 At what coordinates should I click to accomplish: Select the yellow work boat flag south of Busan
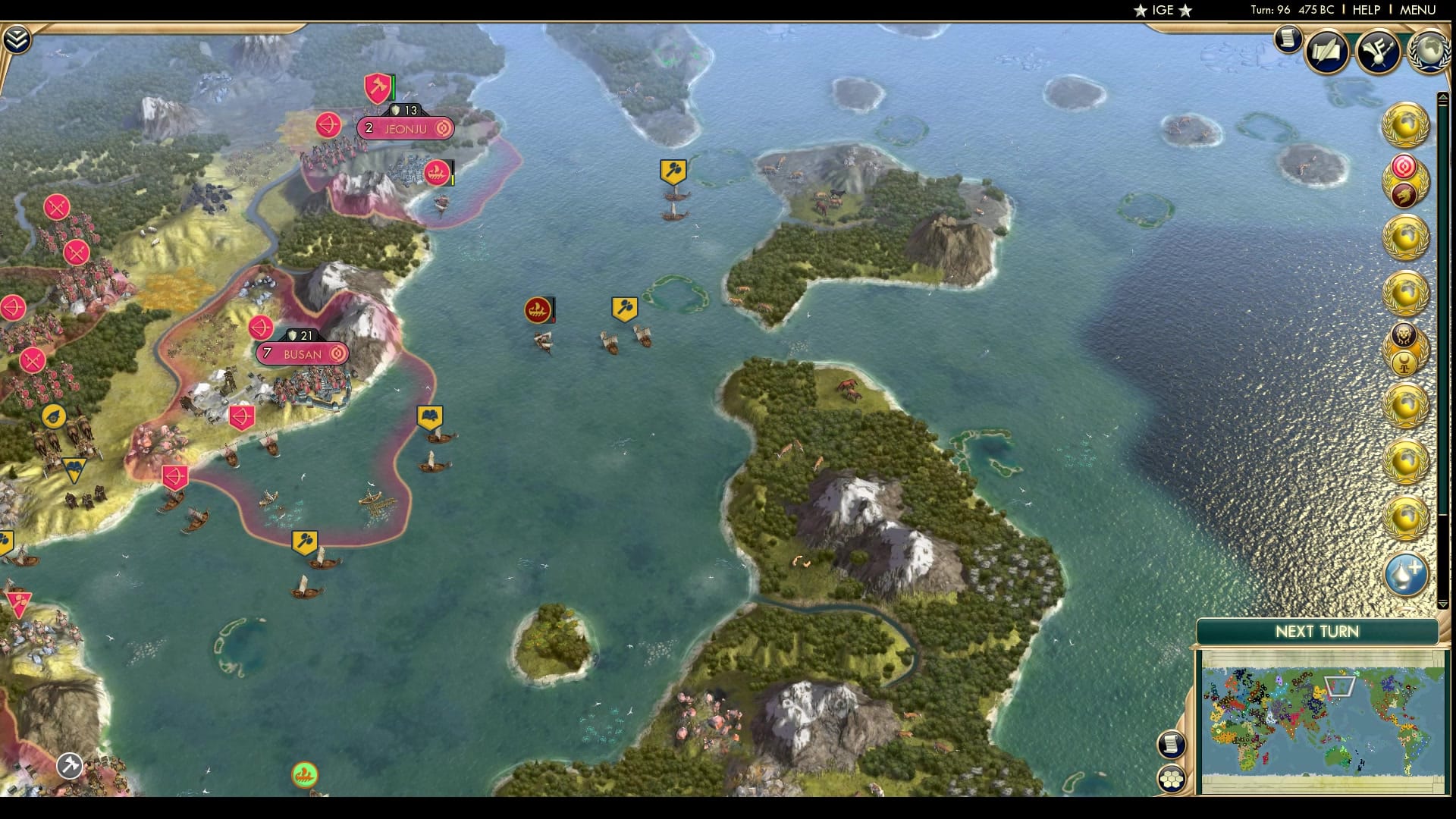coord(307,540)
